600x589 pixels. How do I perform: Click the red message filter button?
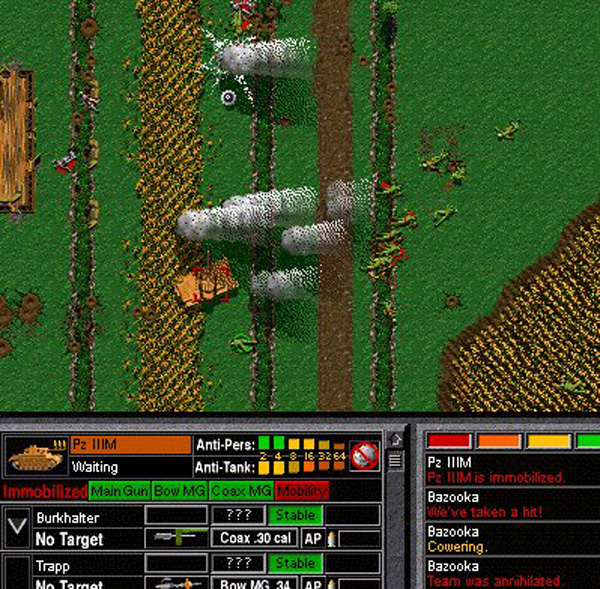coord(449,441)
